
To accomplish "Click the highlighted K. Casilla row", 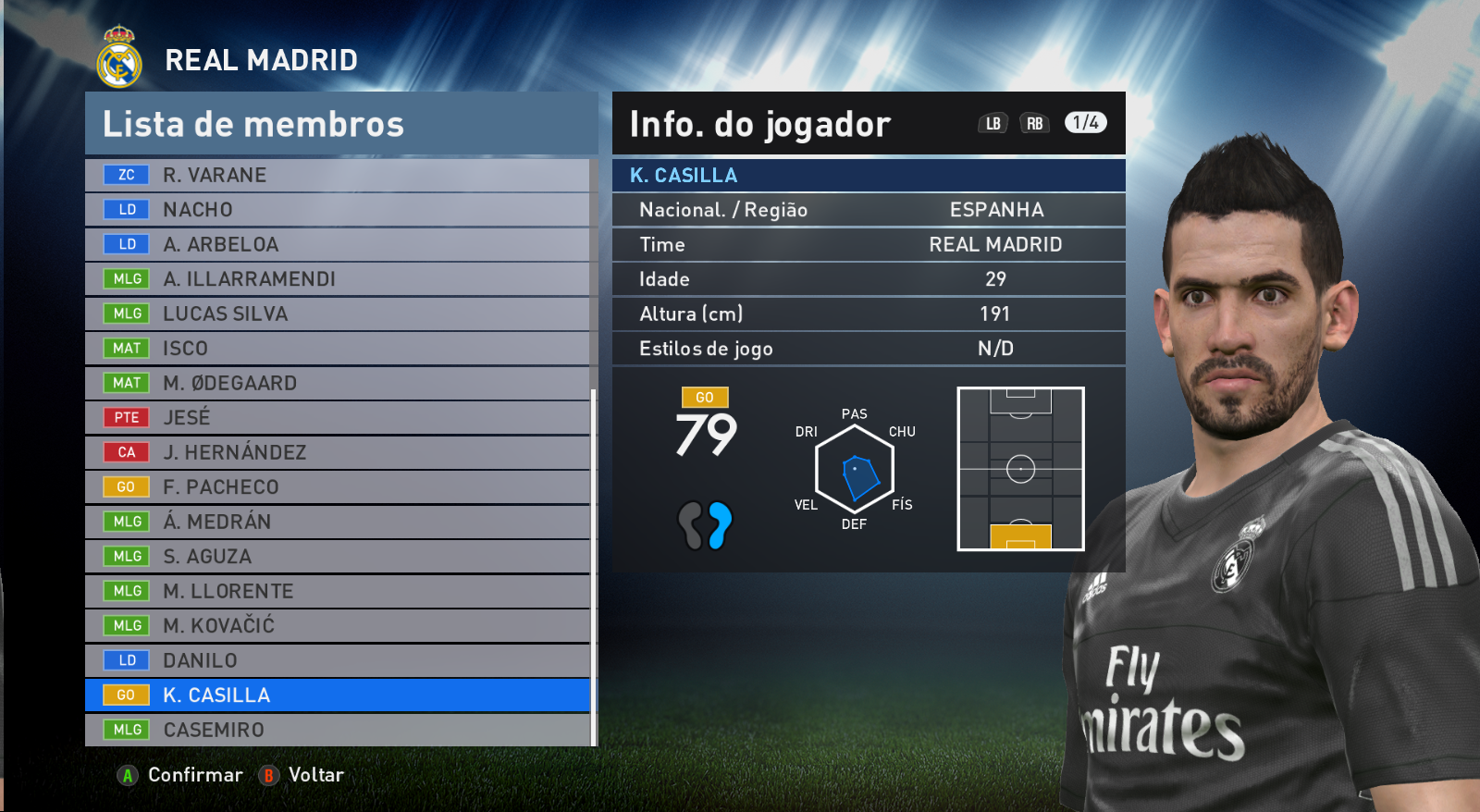I will coord(338,695).
